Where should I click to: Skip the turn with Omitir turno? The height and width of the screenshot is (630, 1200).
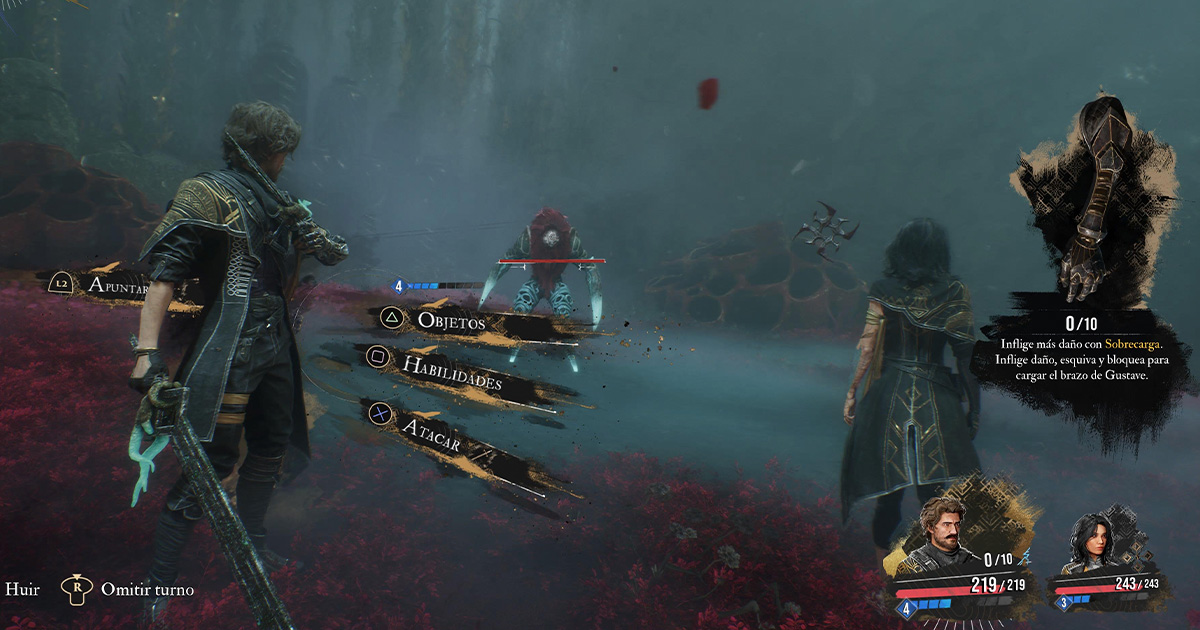(147, 589)
